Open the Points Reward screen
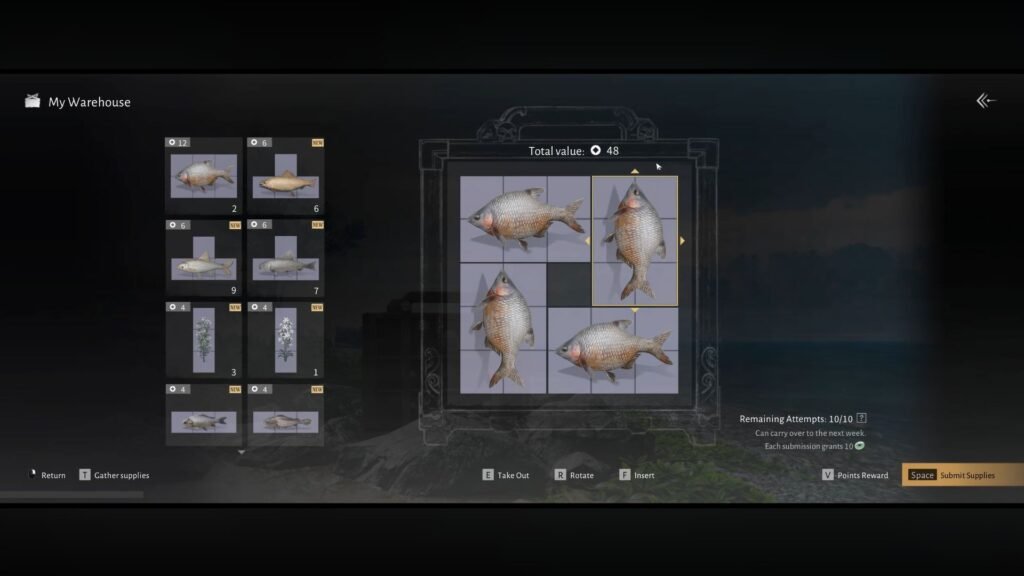 click(x=856, y=475)
